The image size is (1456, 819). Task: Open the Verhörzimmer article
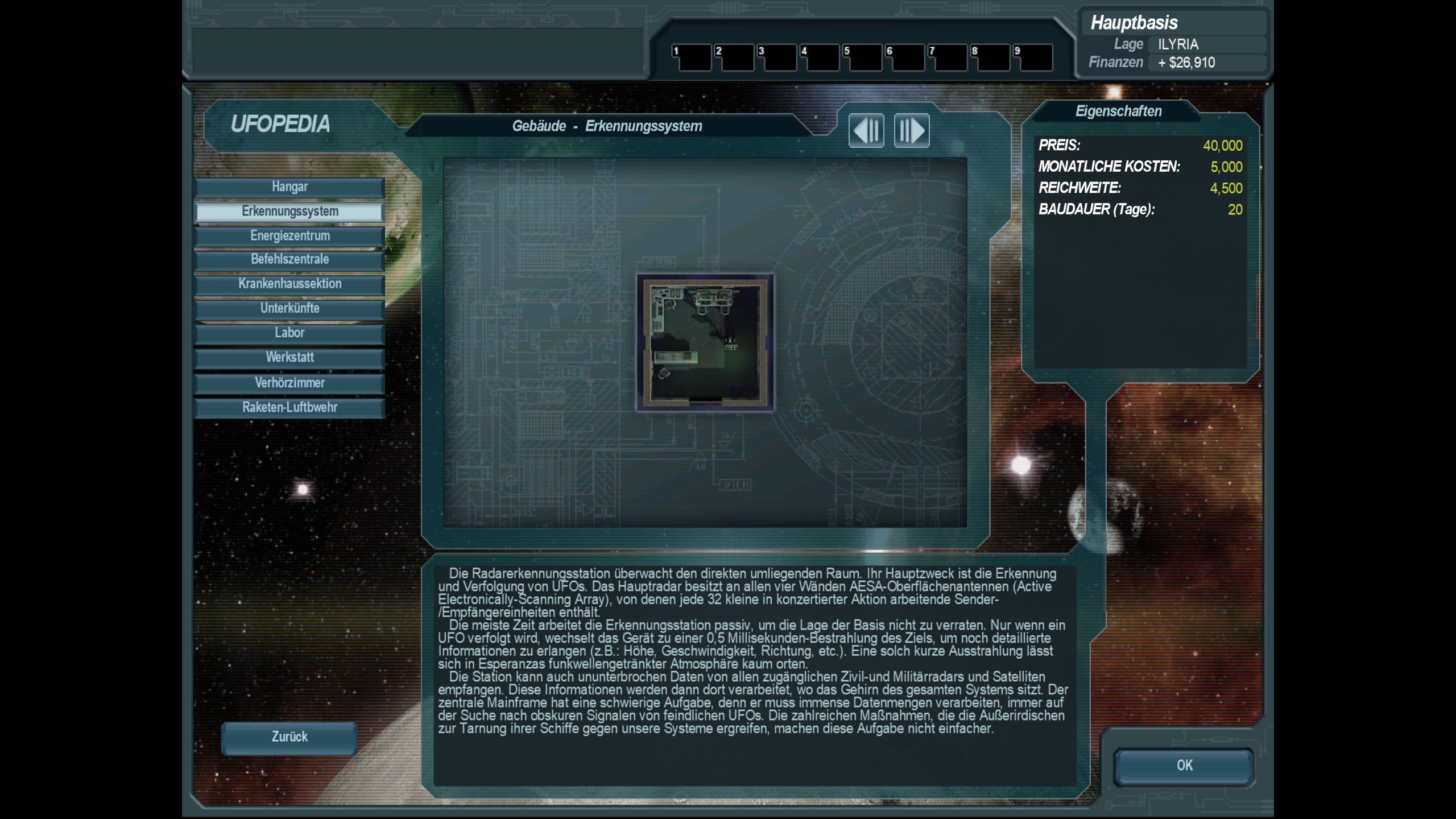[289, 383]
